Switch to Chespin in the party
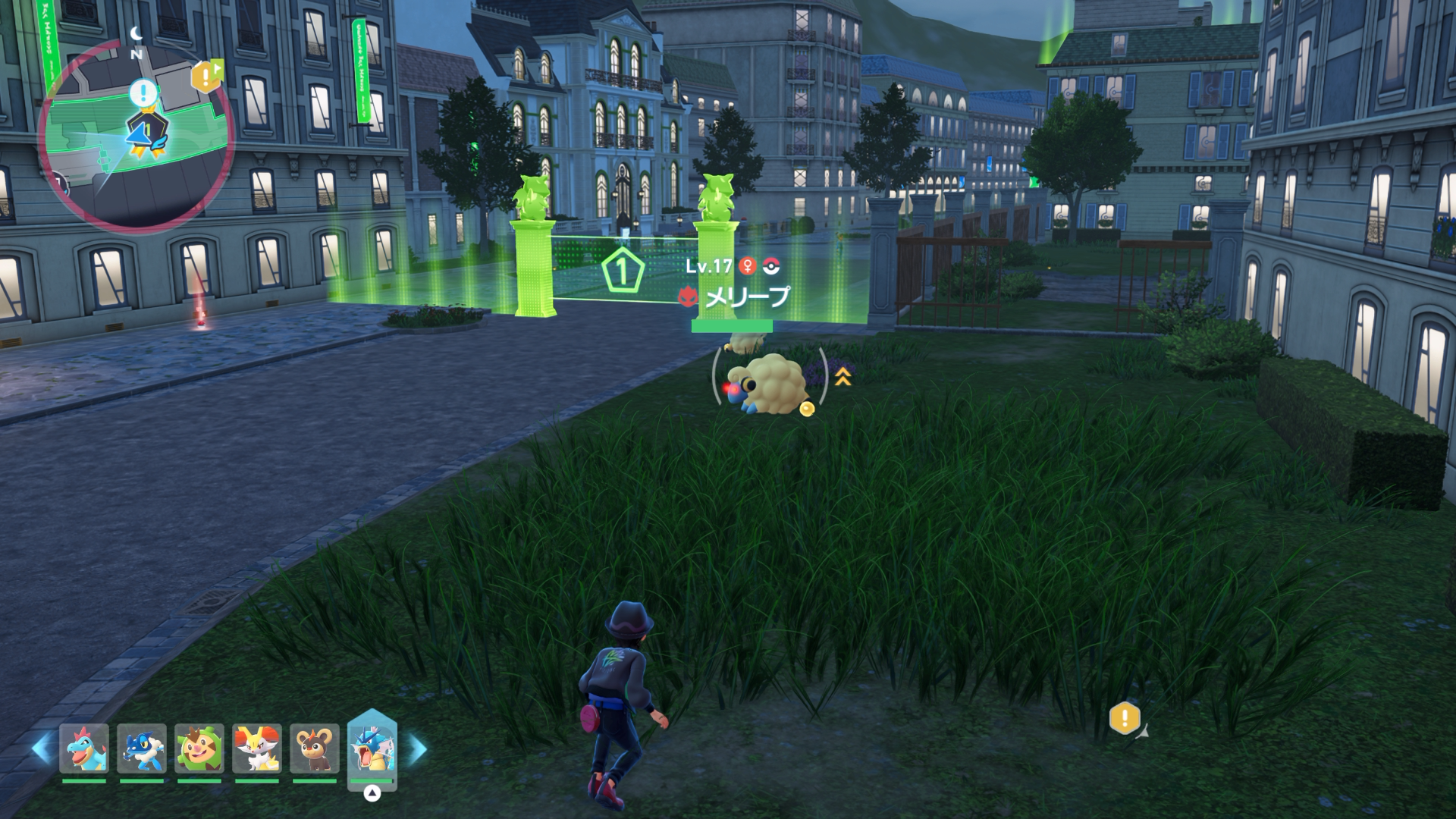 point(199,748)
